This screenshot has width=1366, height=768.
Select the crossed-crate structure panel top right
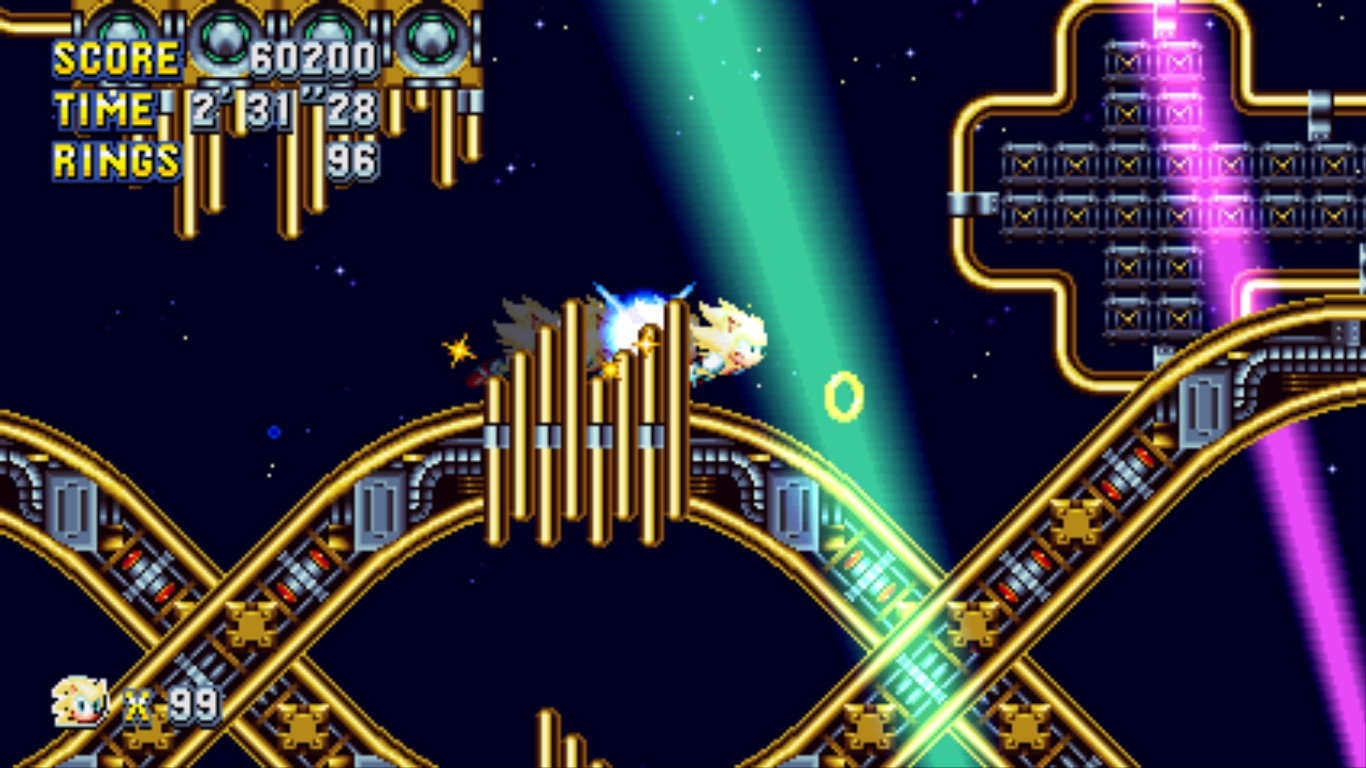[x=1160, y=180]
